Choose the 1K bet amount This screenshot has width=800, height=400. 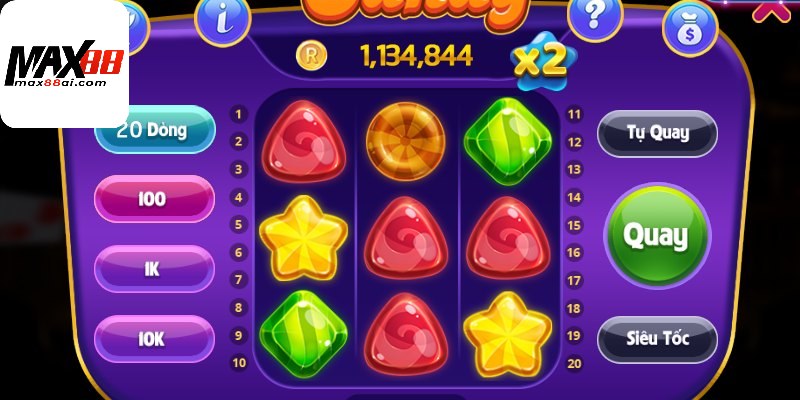pyautogui.click(x=153, y=269)
